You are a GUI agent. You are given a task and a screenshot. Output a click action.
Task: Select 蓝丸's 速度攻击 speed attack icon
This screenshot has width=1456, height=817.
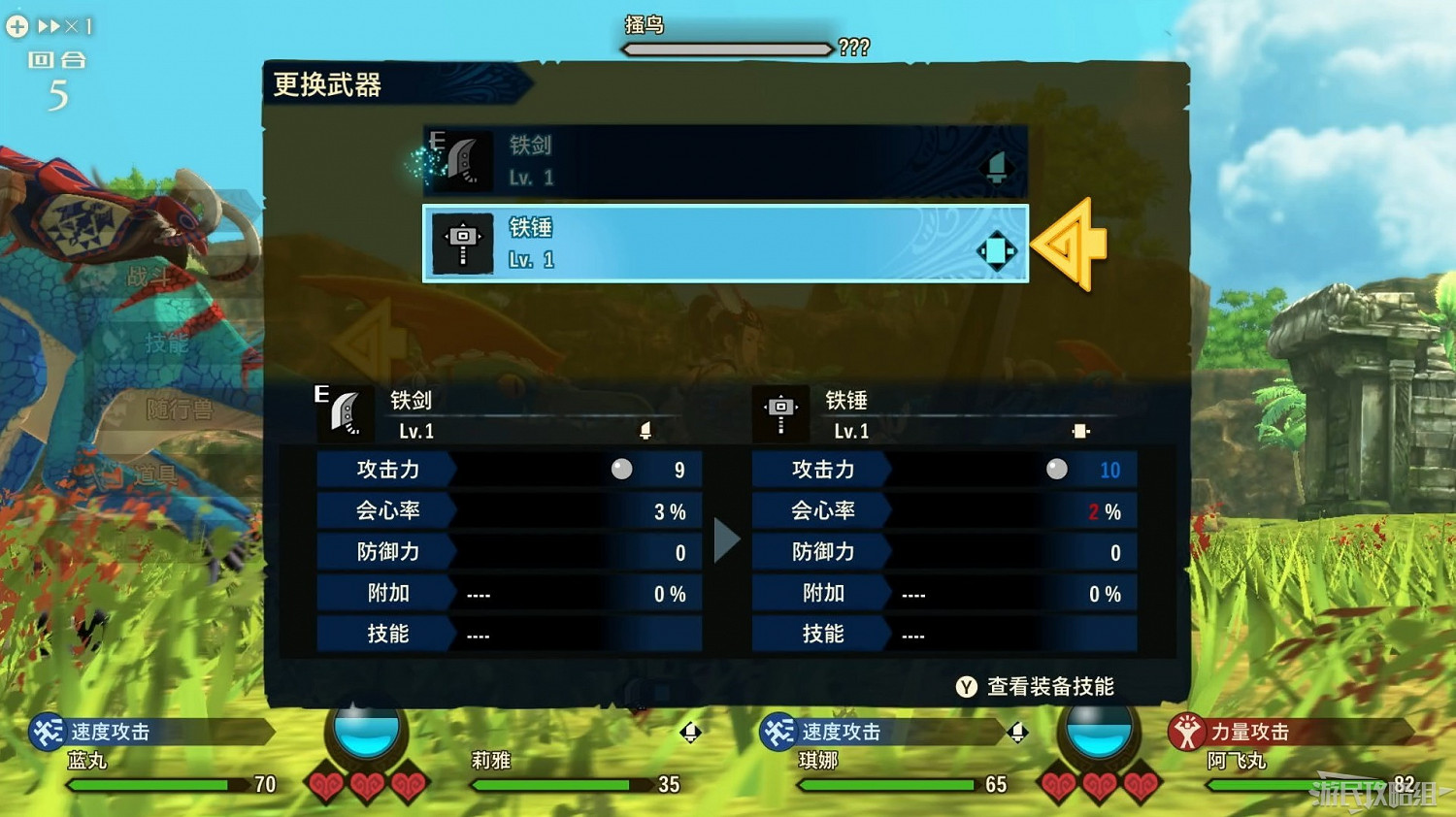coord(49,731)
